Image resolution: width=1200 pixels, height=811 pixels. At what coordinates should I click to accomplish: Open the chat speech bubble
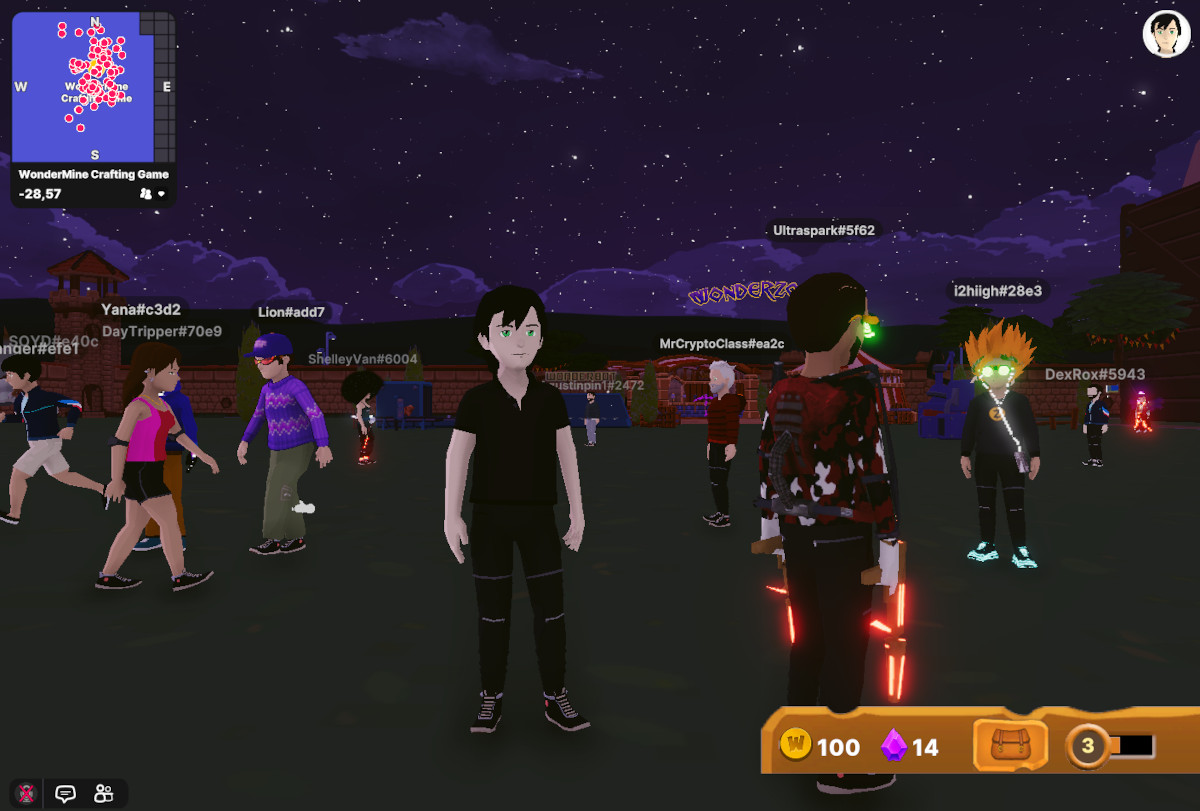66,794
